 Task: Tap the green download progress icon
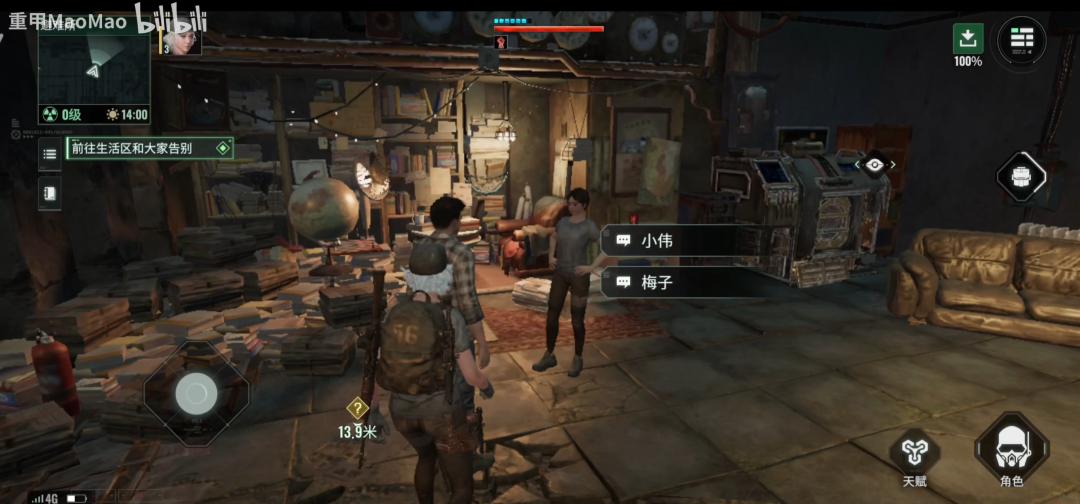click(967, 39)
